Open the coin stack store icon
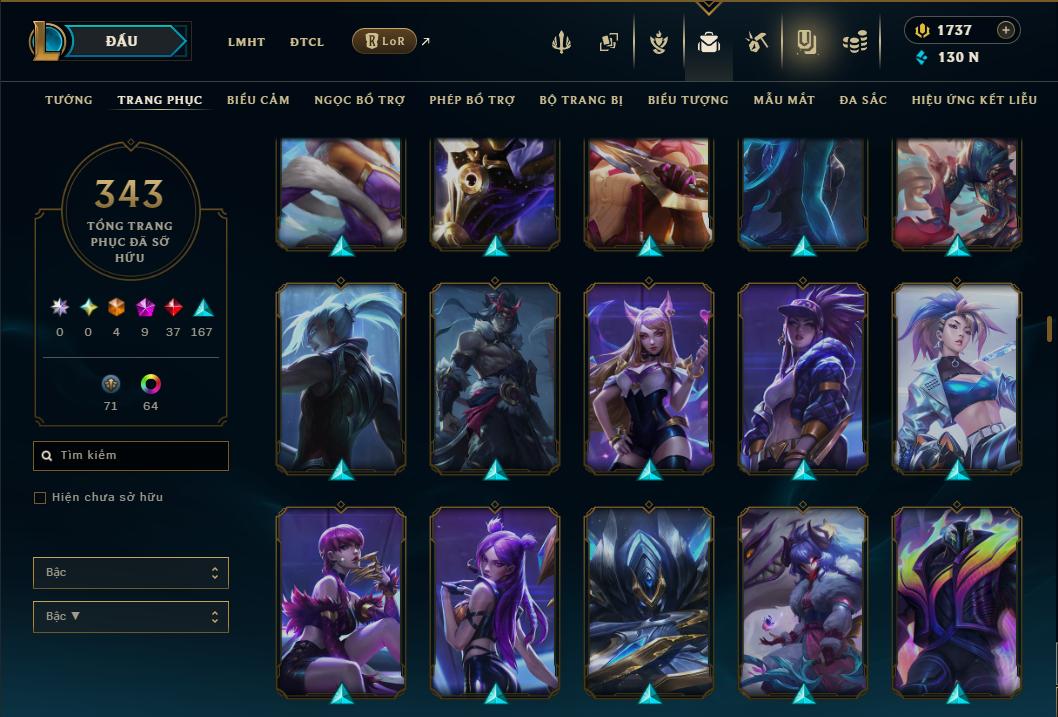The width and height of the screenshot is (1058, 717). 854,42
